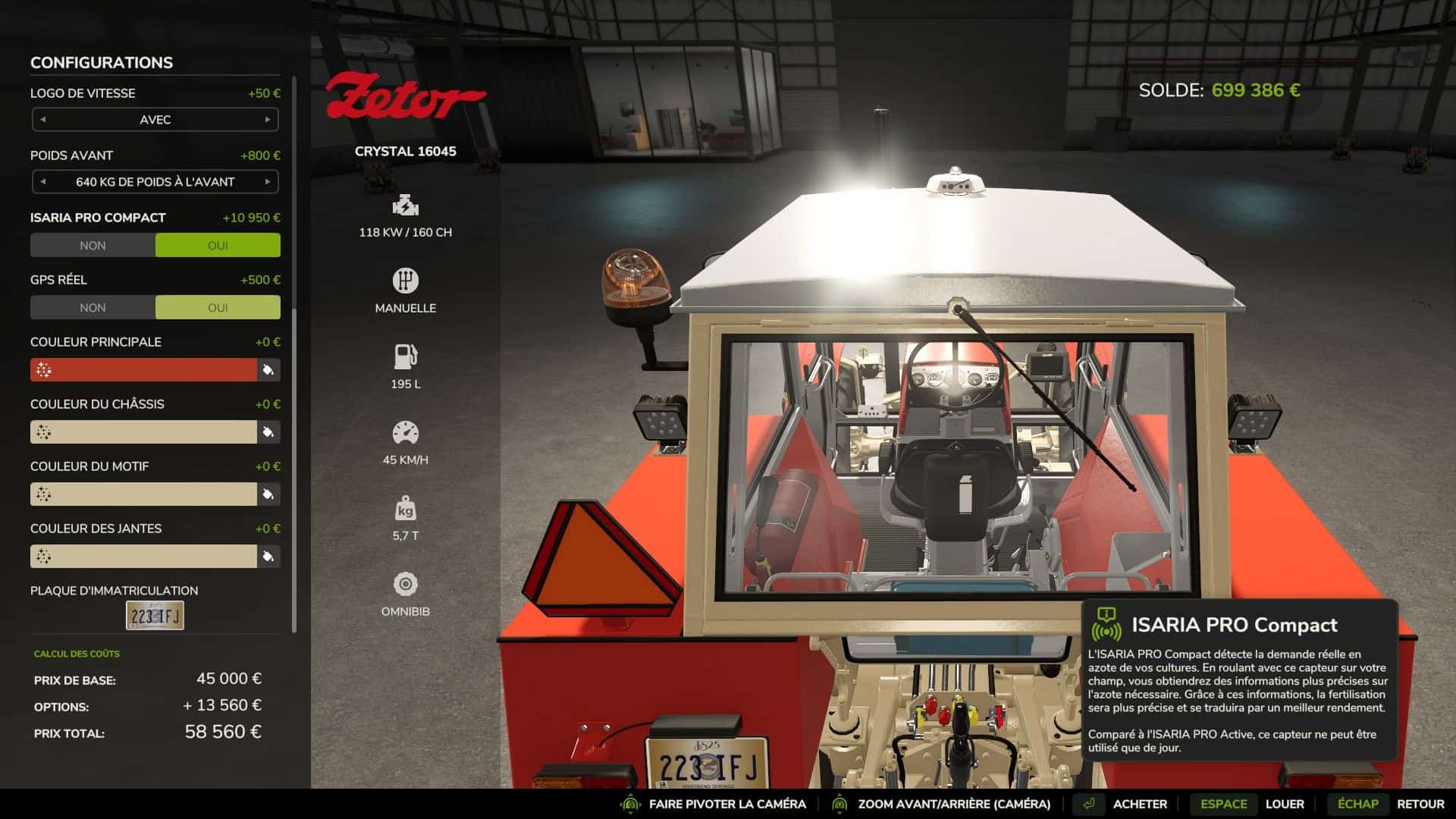This screenshot has height=819, width=1456.
Task: Click the fuel pump icon above 195 L
Action: 405,356
